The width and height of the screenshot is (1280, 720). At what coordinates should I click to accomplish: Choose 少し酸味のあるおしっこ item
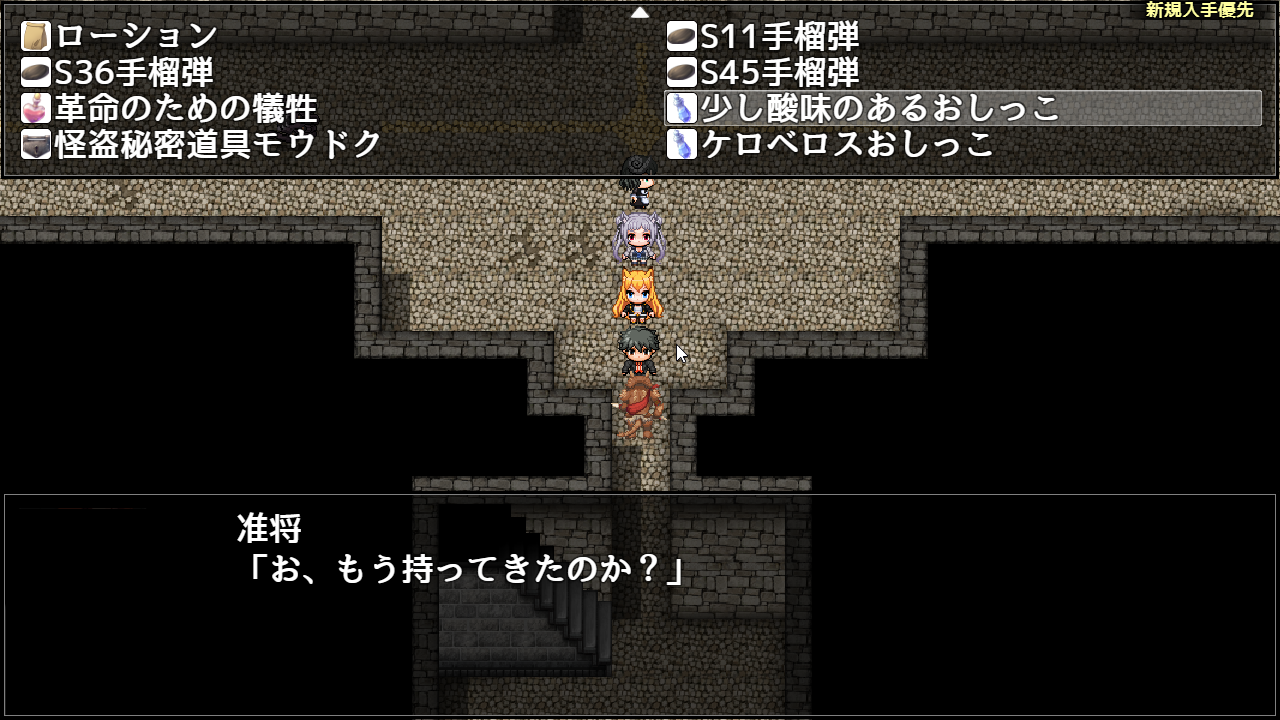[x=880, y=108]
